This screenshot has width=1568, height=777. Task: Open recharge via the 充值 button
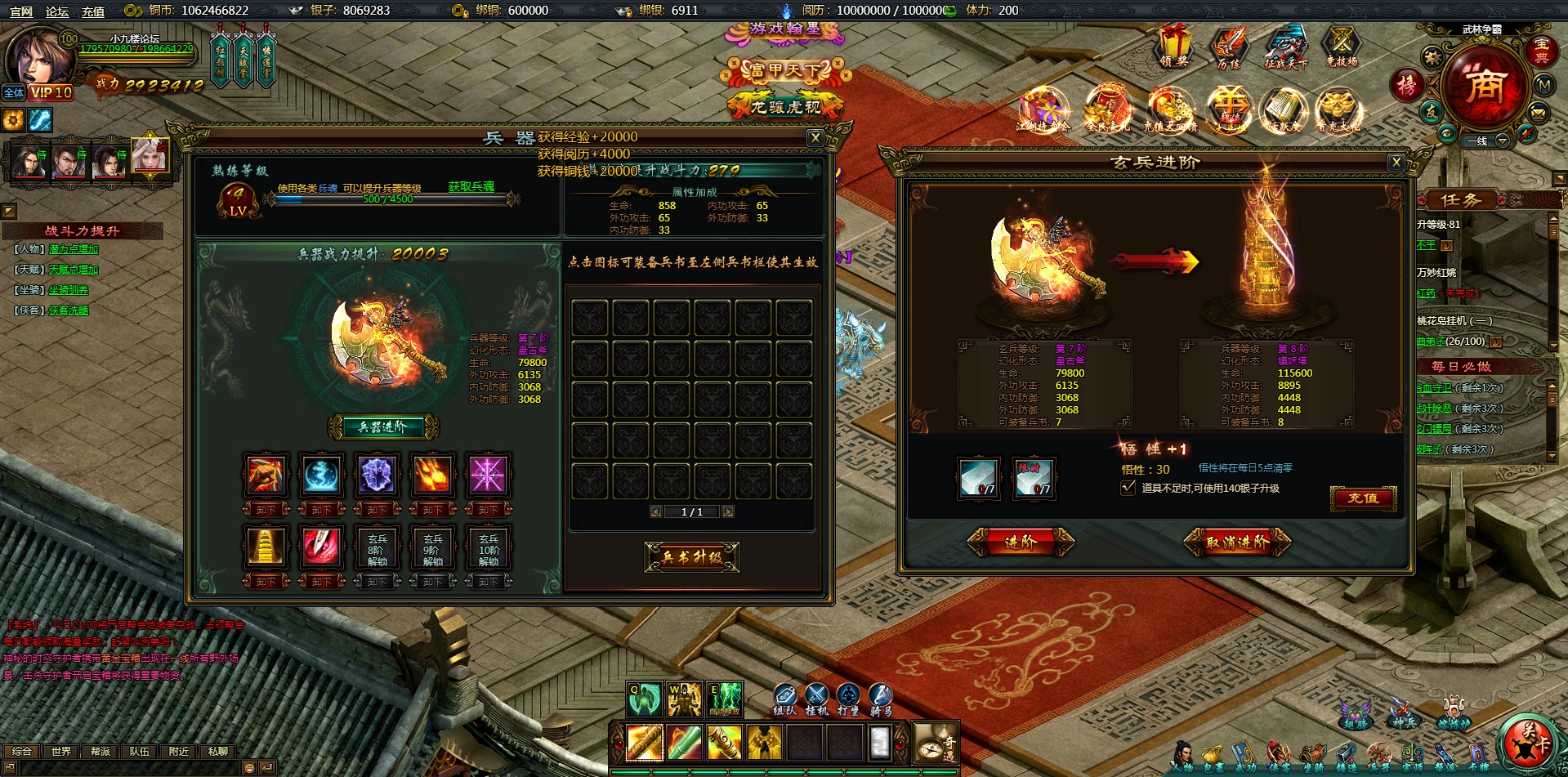(x=1363, y=498)
